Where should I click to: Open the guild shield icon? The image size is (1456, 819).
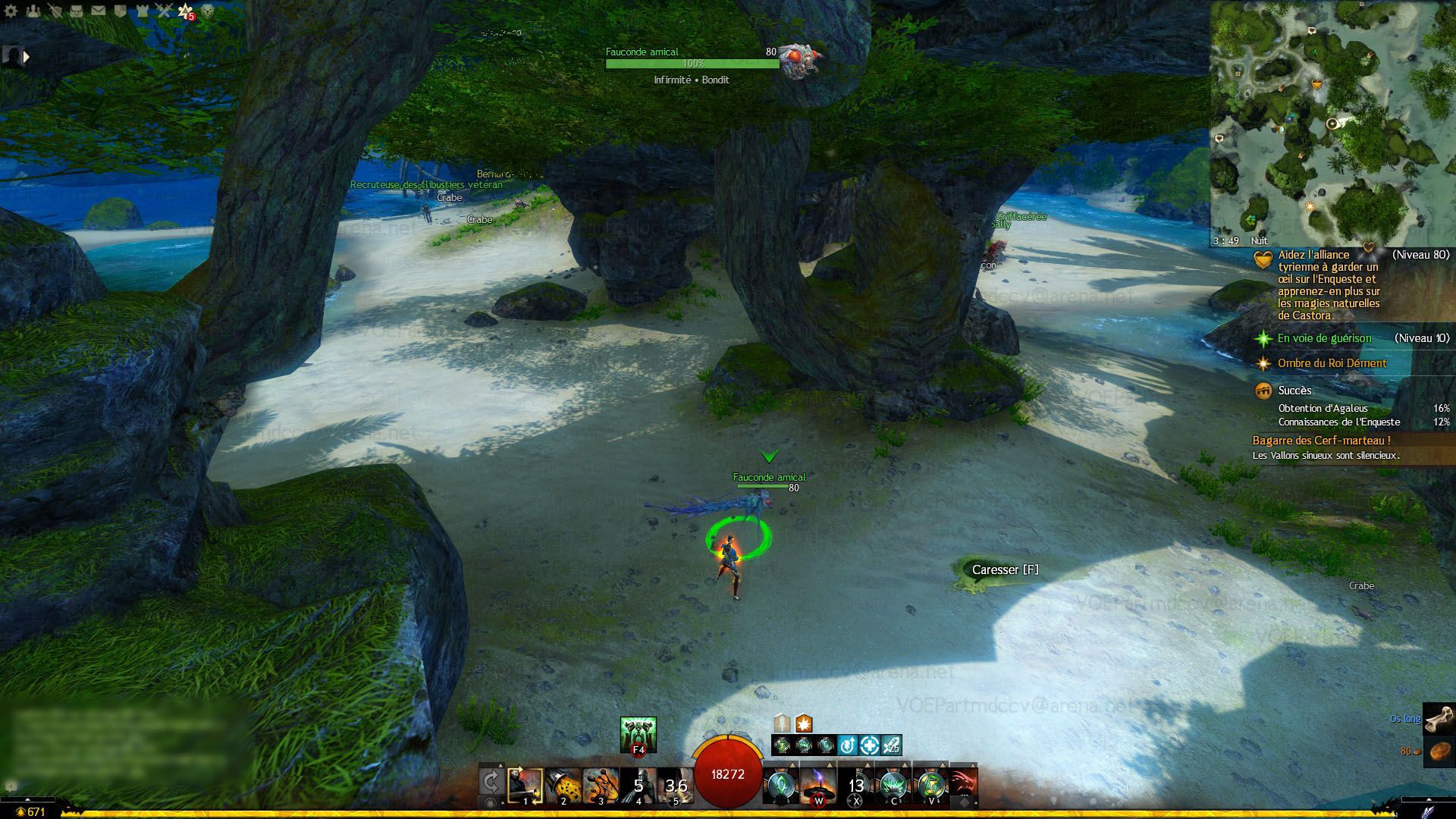coord(120,11)
